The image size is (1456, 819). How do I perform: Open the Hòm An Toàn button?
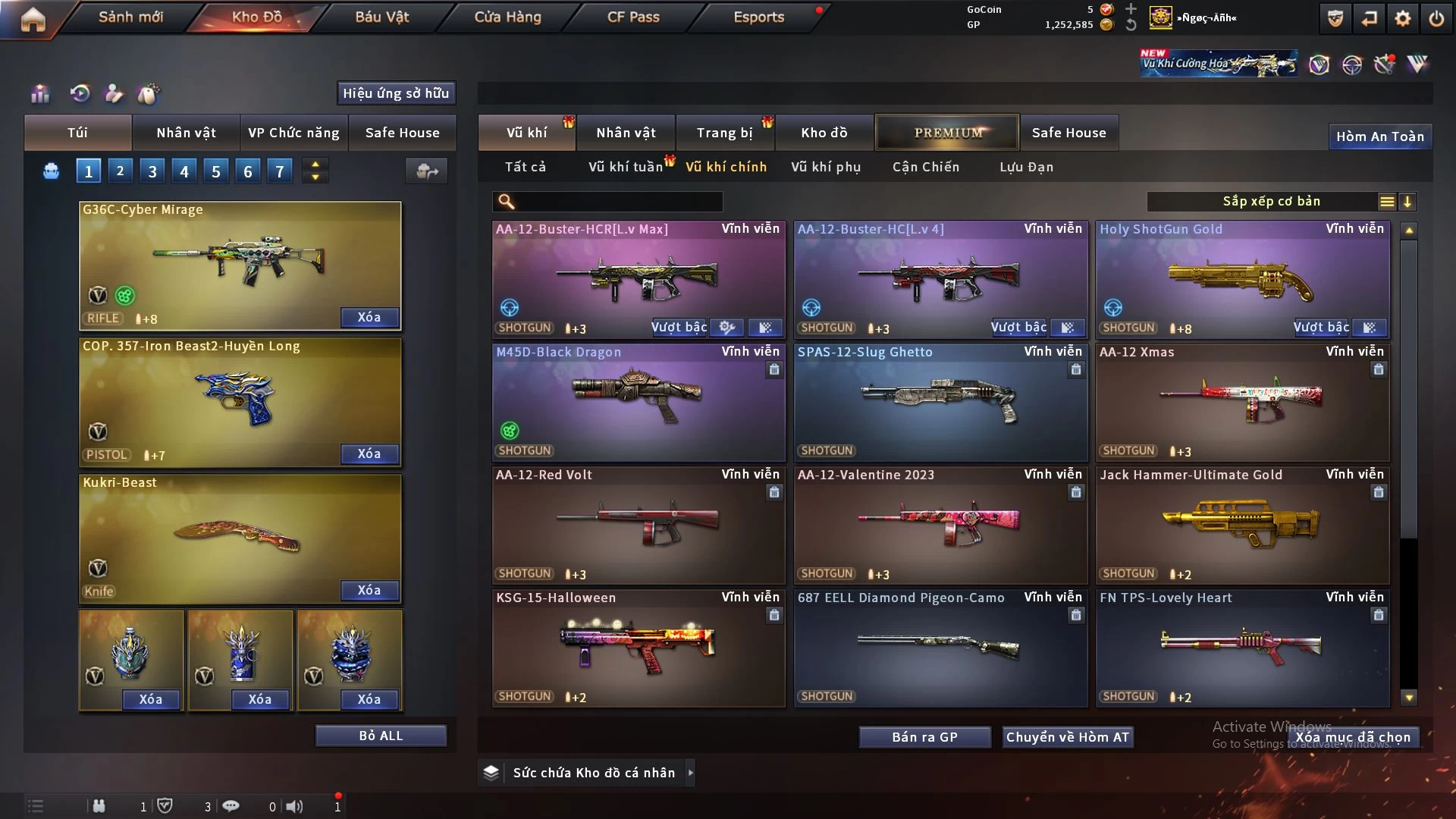(x=1379, y=136)
